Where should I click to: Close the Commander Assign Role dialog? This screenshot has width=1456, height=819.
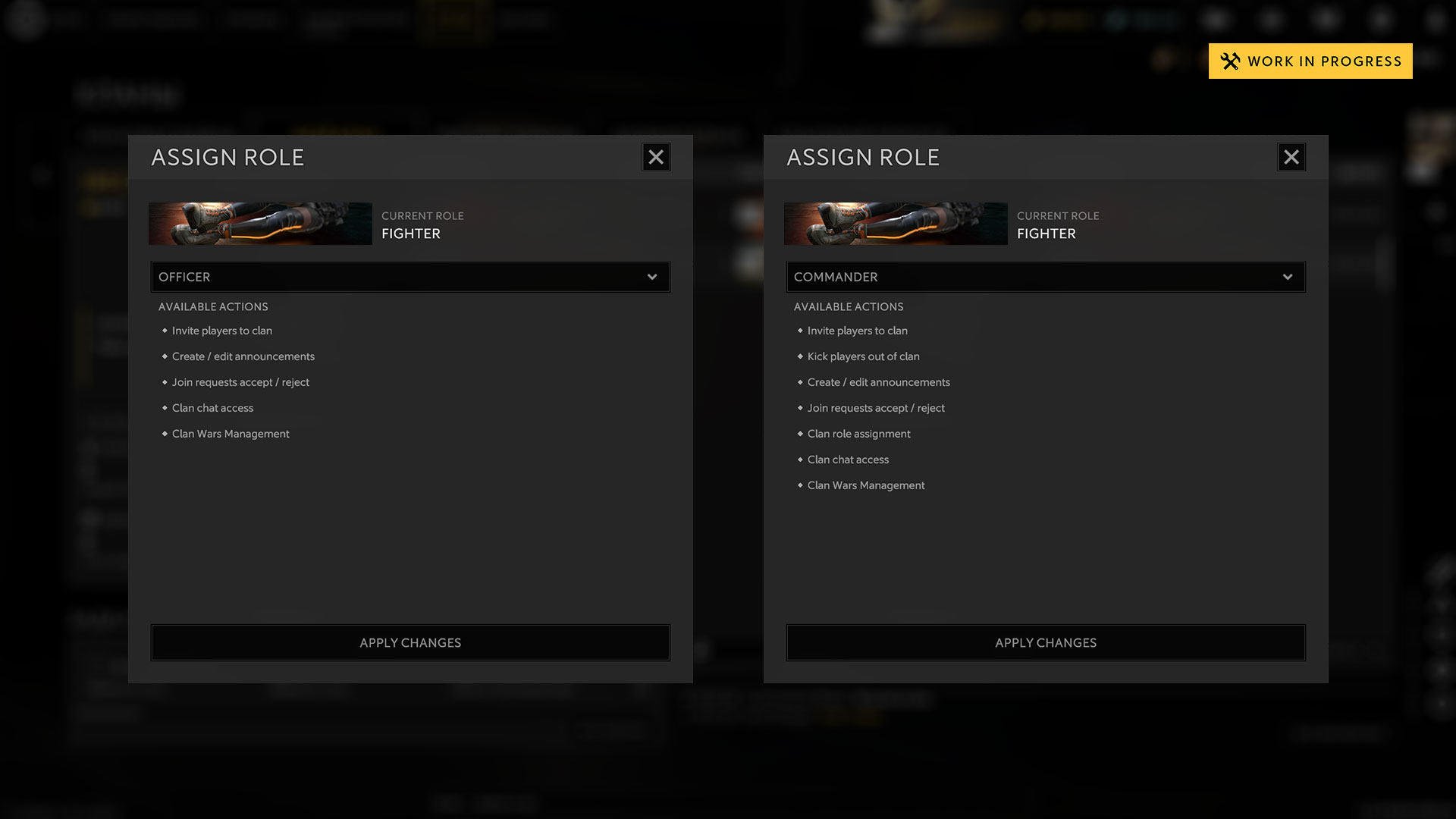pyautogui.click(x=1291, y=157)
